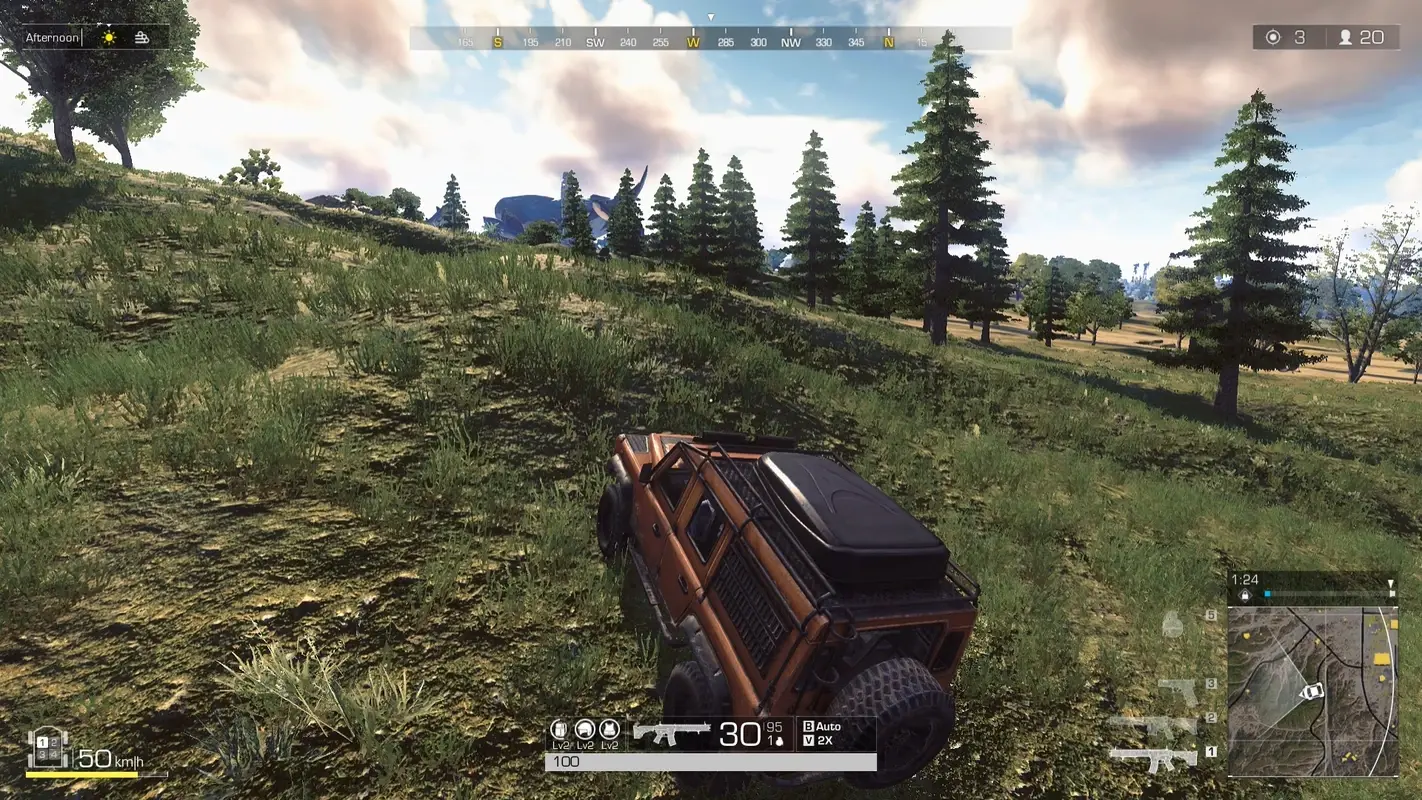Select weapon slot 3 pistol

pyautogui.click(x=1177, y=689)
